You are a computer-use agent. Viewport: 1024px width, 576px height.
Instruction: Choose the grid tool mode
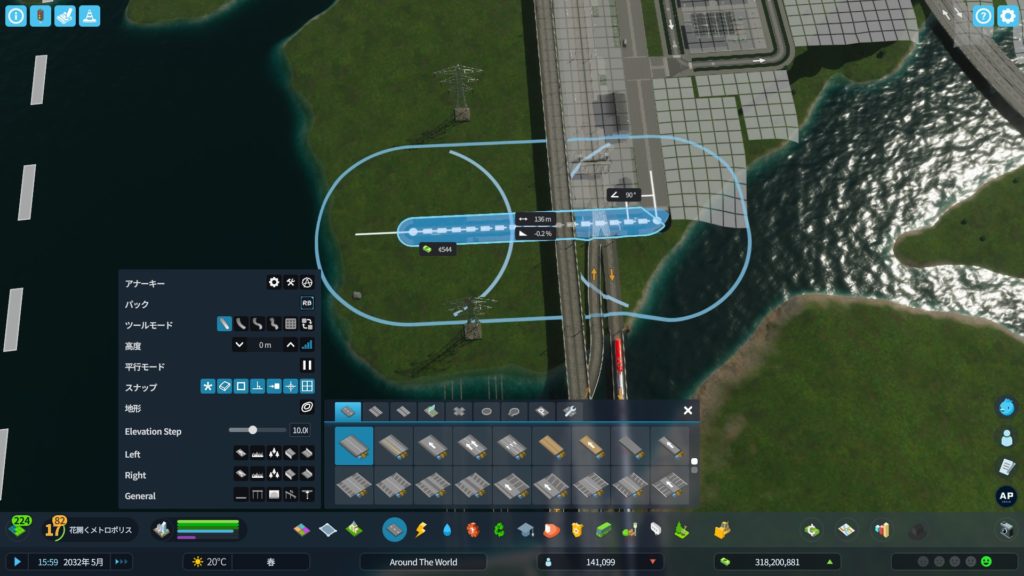click(x=290, y=324)
